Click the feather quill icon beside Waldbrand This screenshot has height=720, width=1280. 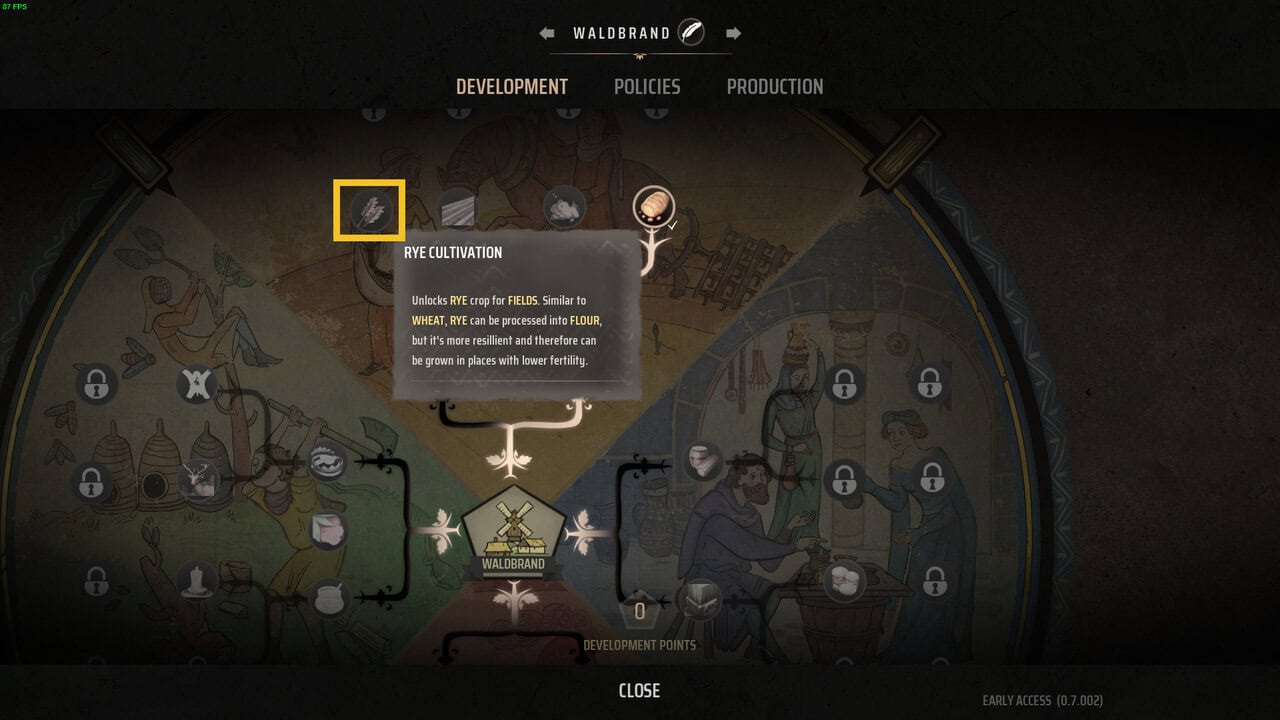691,33
